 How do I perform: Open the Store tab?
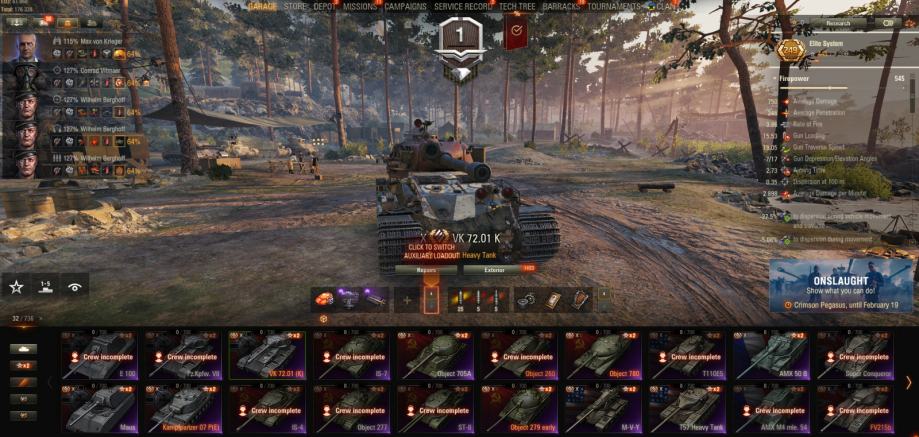[x=295, y=6]
